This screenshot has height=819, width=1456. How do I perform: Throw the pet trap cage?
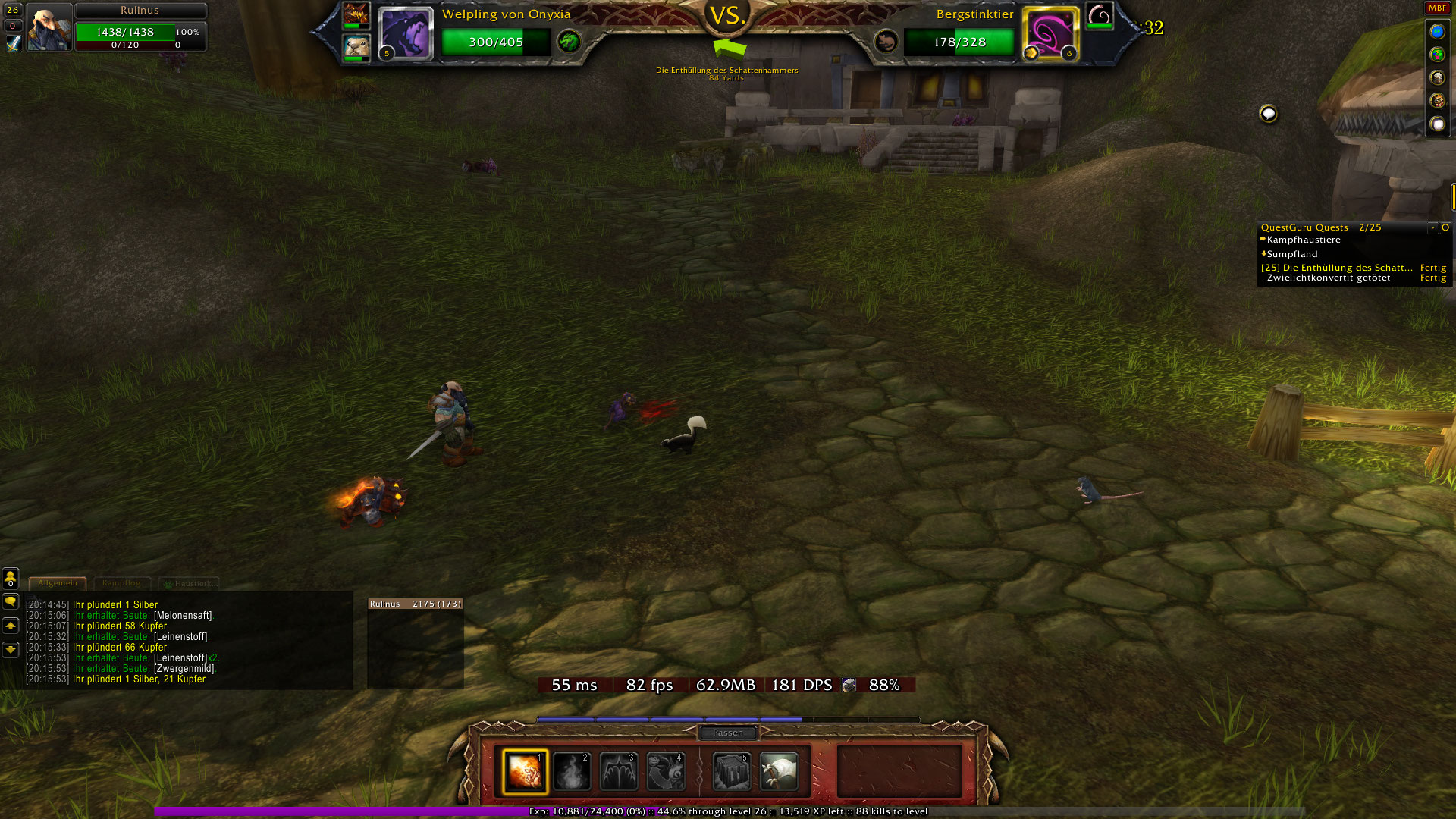(x=732, y=771)
